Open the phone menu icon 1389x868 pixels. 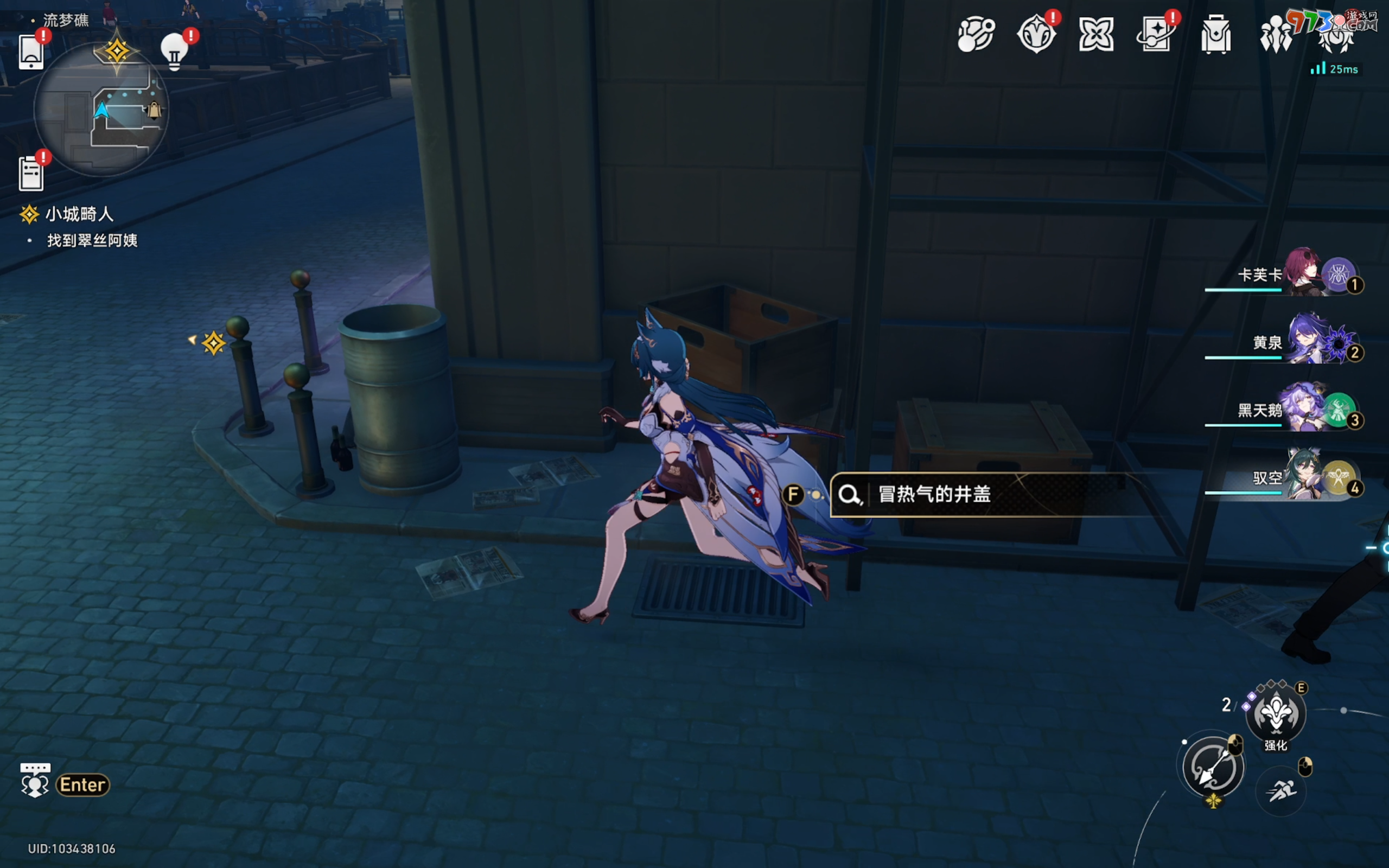31,52
